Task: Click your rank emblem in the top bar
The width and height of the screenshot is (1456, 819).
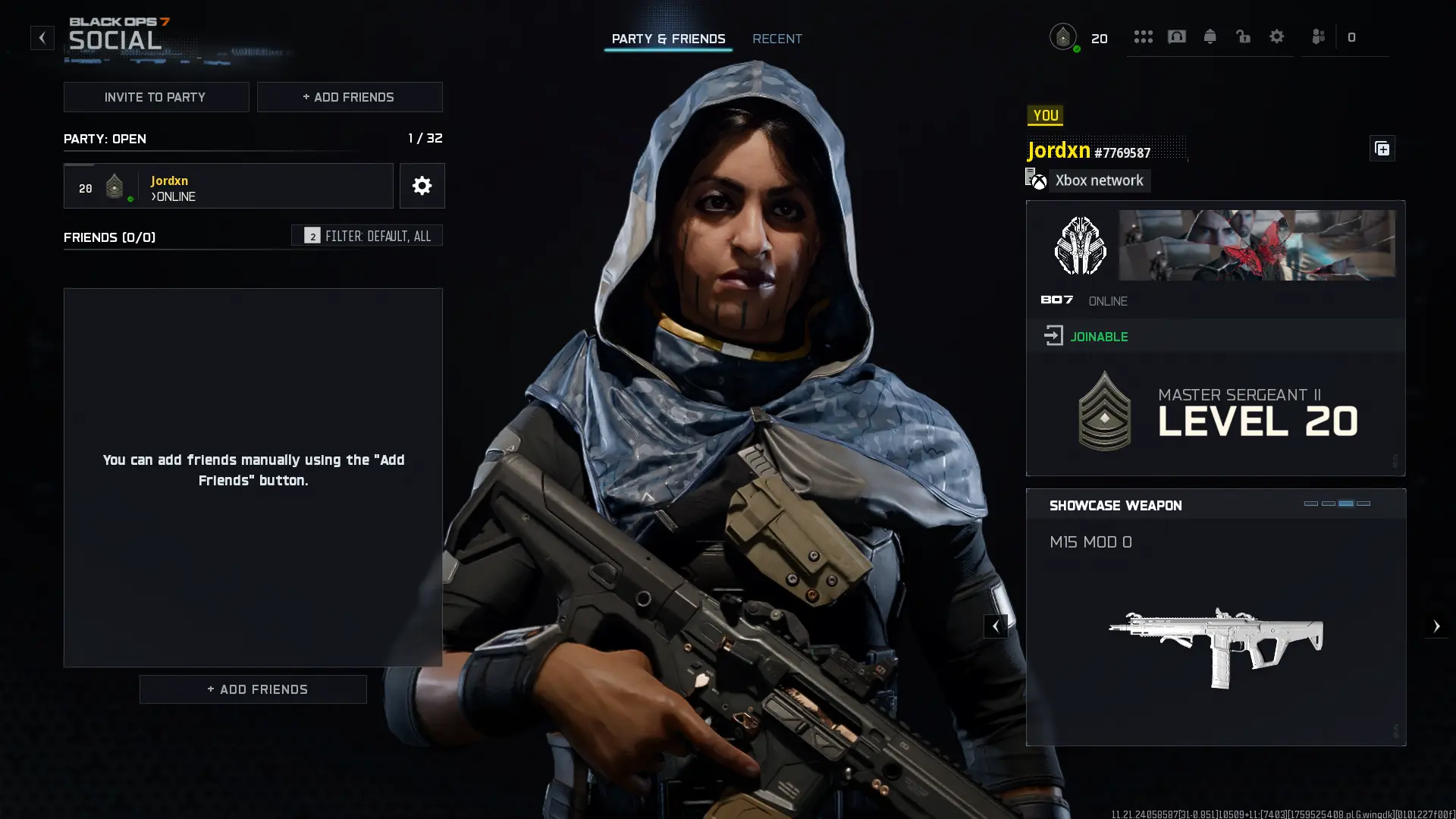Action: (1063, 36)
